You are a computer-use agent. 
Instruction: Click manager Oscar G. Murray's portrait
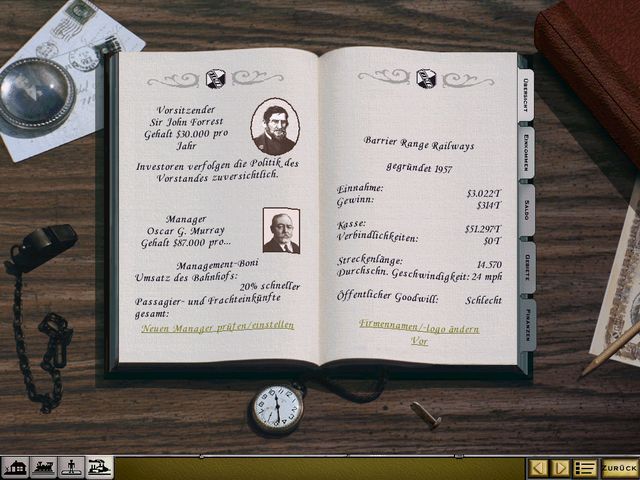pos(281,230)
